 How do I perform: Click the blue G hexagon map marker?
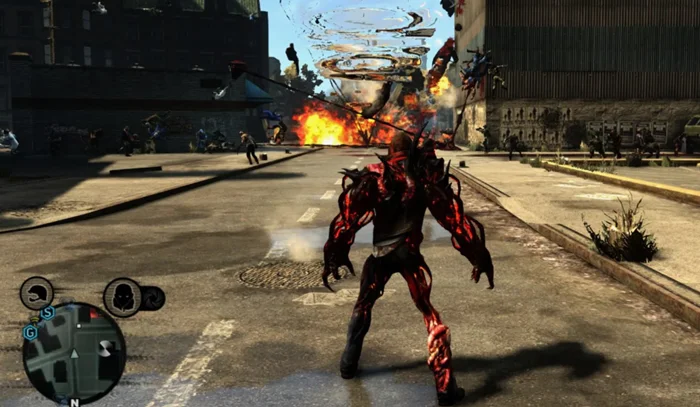(x=31, y=332)
